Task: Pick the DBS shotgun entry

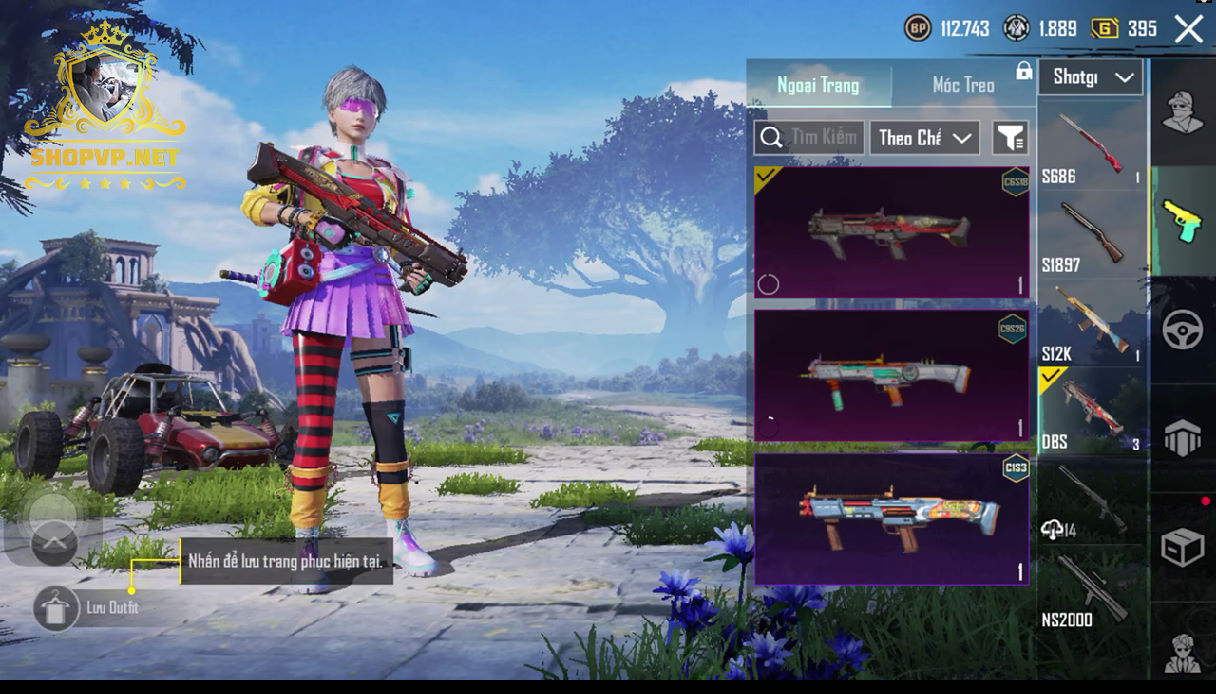Action: pyautogui.click(x=1091, y=411)
